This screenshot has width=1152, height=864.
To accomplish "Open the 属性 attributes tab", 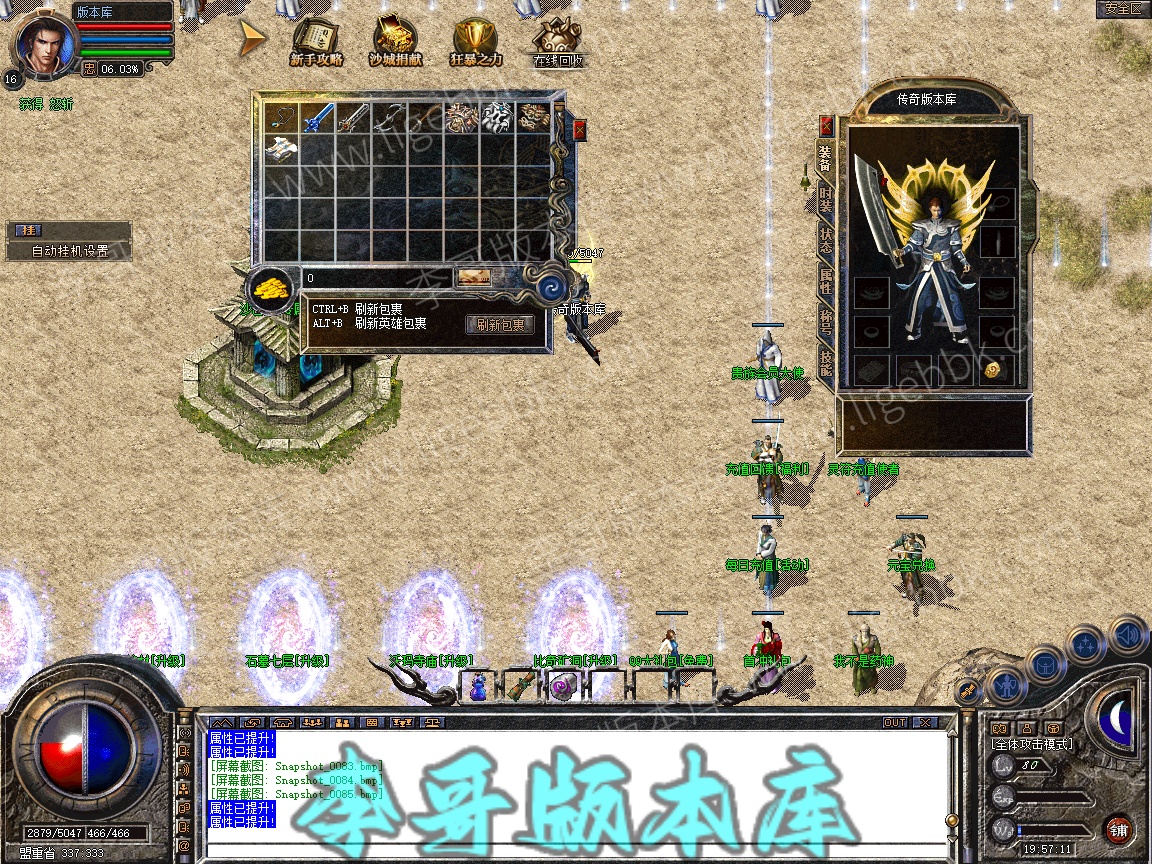I will [x=826, y=281].
